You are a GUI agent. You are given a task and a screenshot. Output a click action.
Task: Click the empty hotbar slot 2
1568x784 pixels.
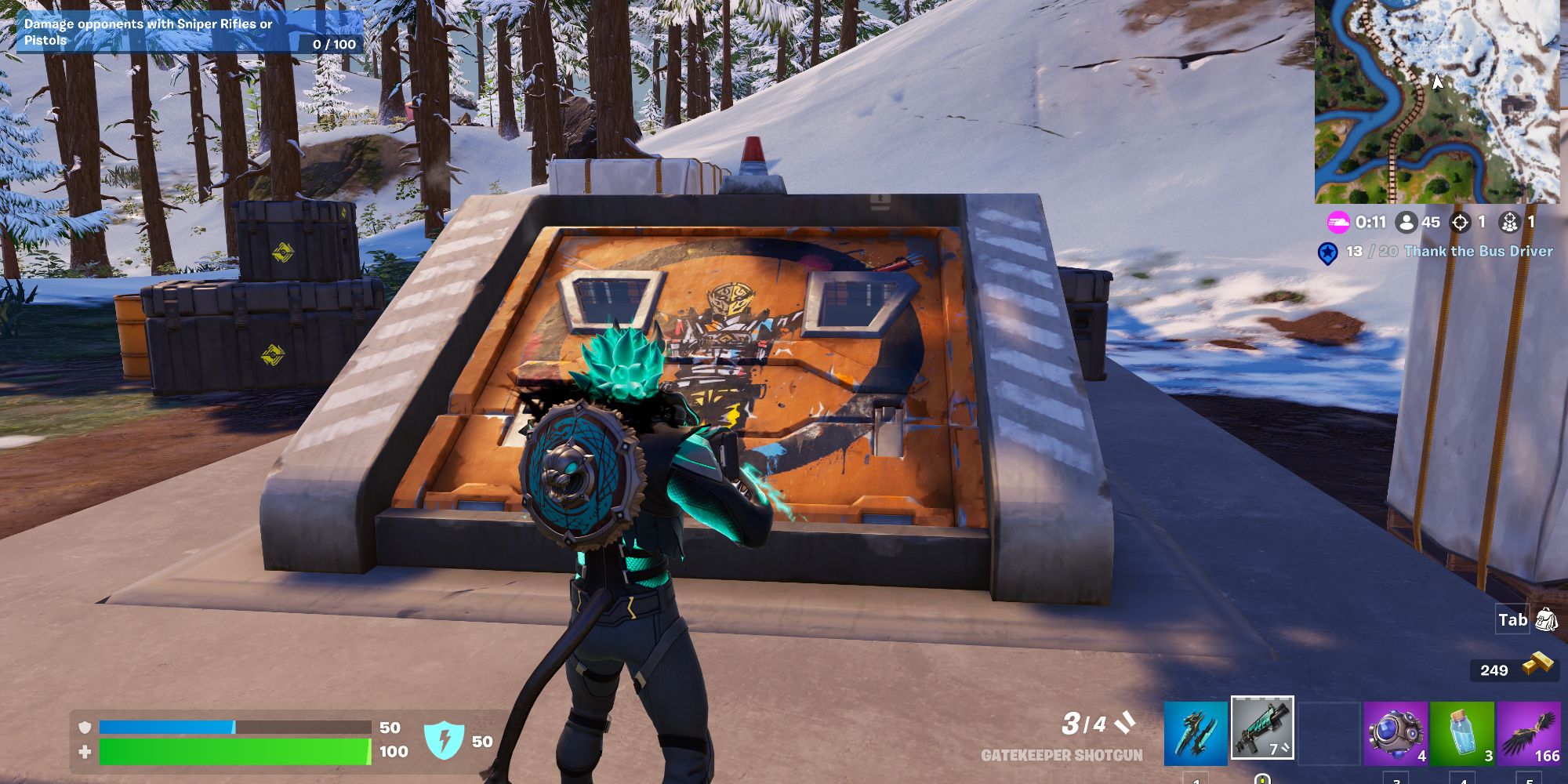[x=1330, y=733]
